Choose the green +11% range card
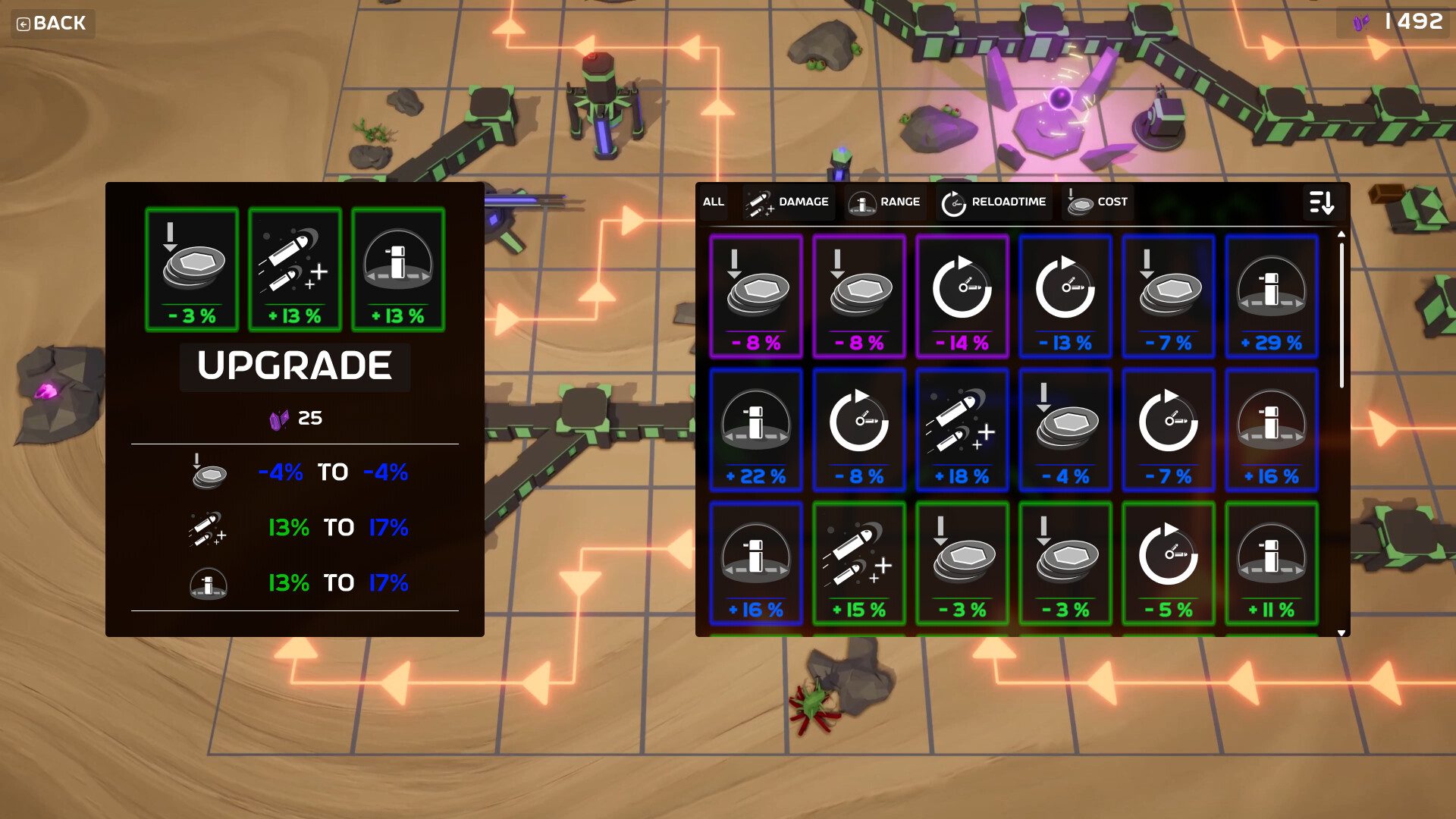 1272,563
